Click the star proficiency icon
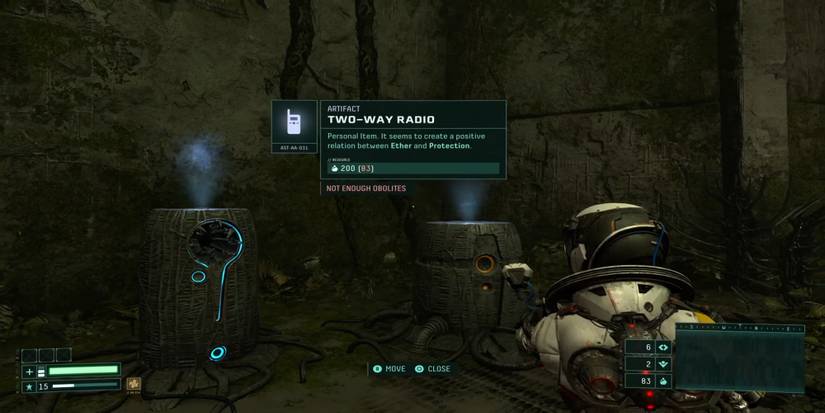This screenshot has width=825, height=413. (28, 385)
